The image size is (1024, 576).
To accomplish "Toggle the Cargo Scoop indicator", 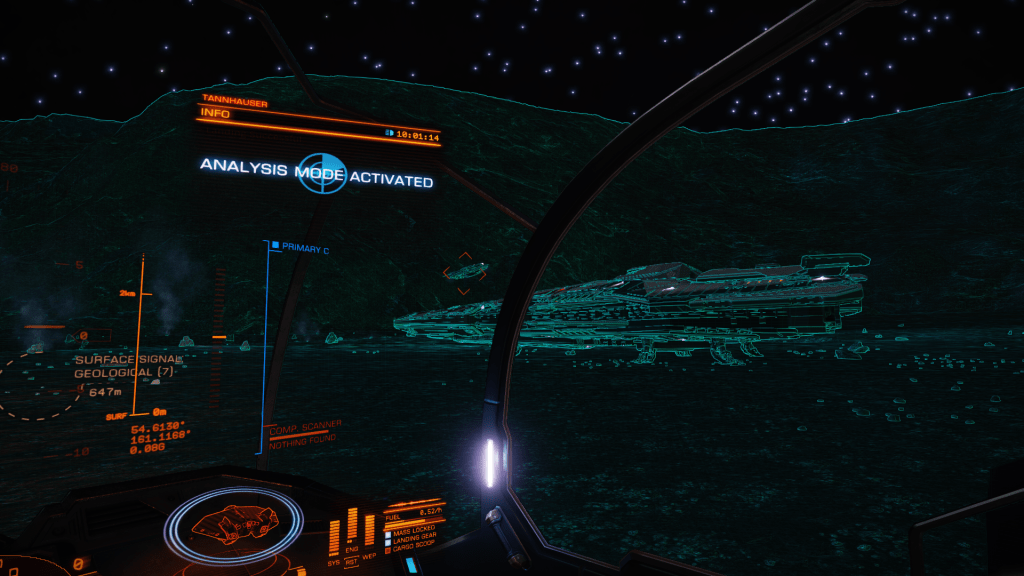I will pyautogui.click(x=415, y=550).
